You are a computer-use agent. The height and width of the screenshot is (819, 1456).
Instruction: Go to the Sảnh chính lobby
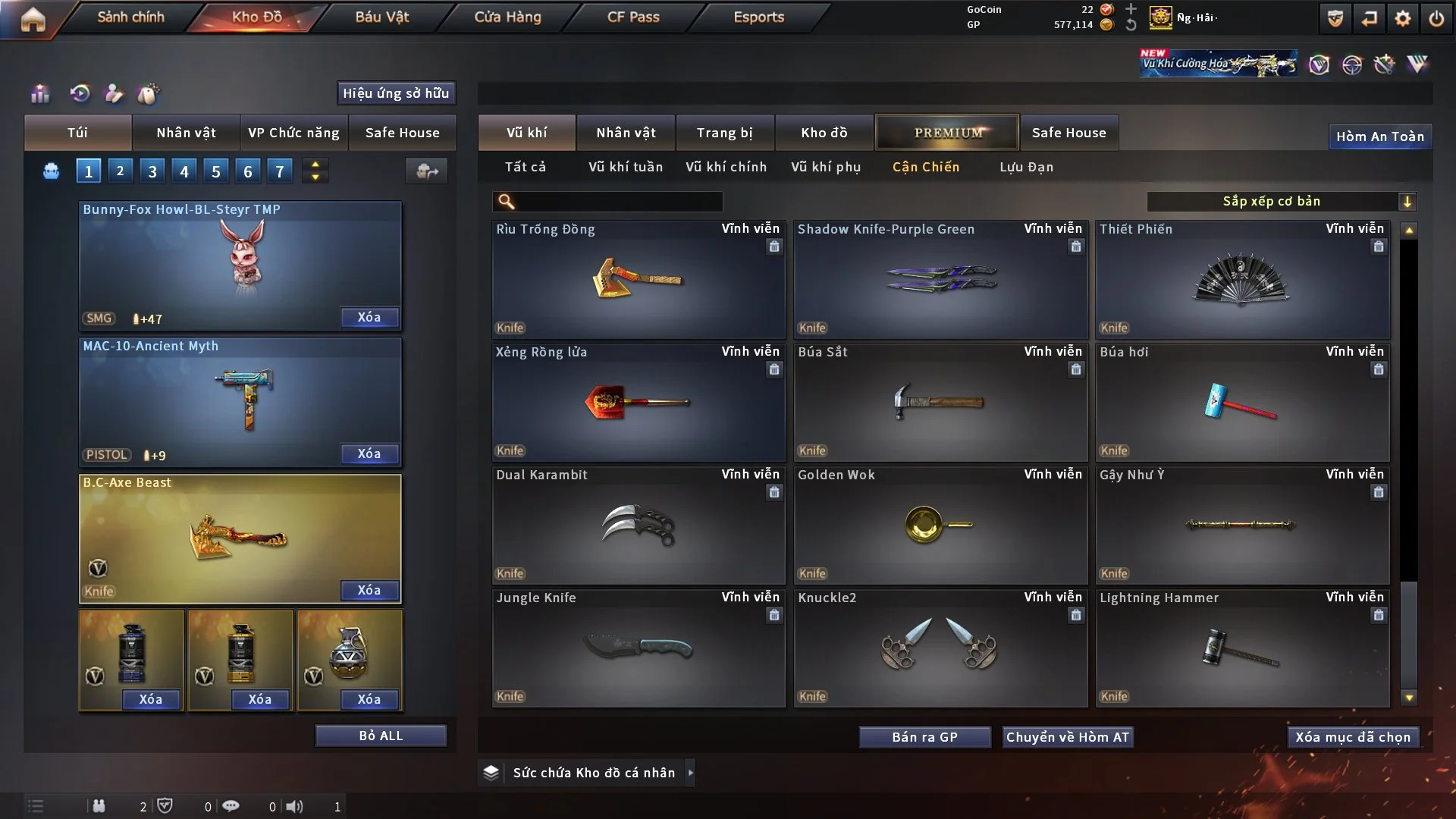click(x=130, y=17)
